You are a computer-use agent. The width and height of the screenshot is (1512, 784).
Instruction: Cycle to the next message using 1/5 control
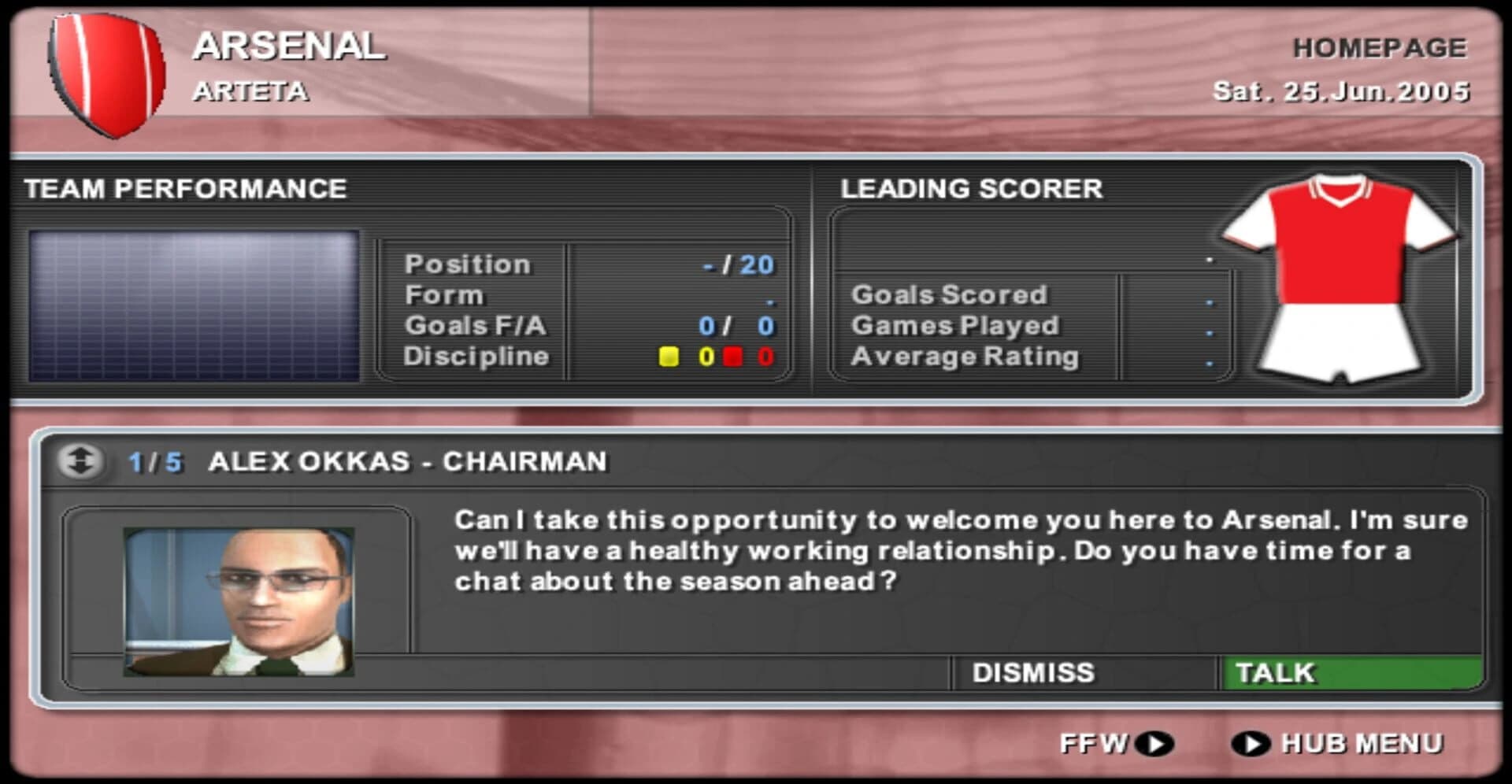pos(154,463)
